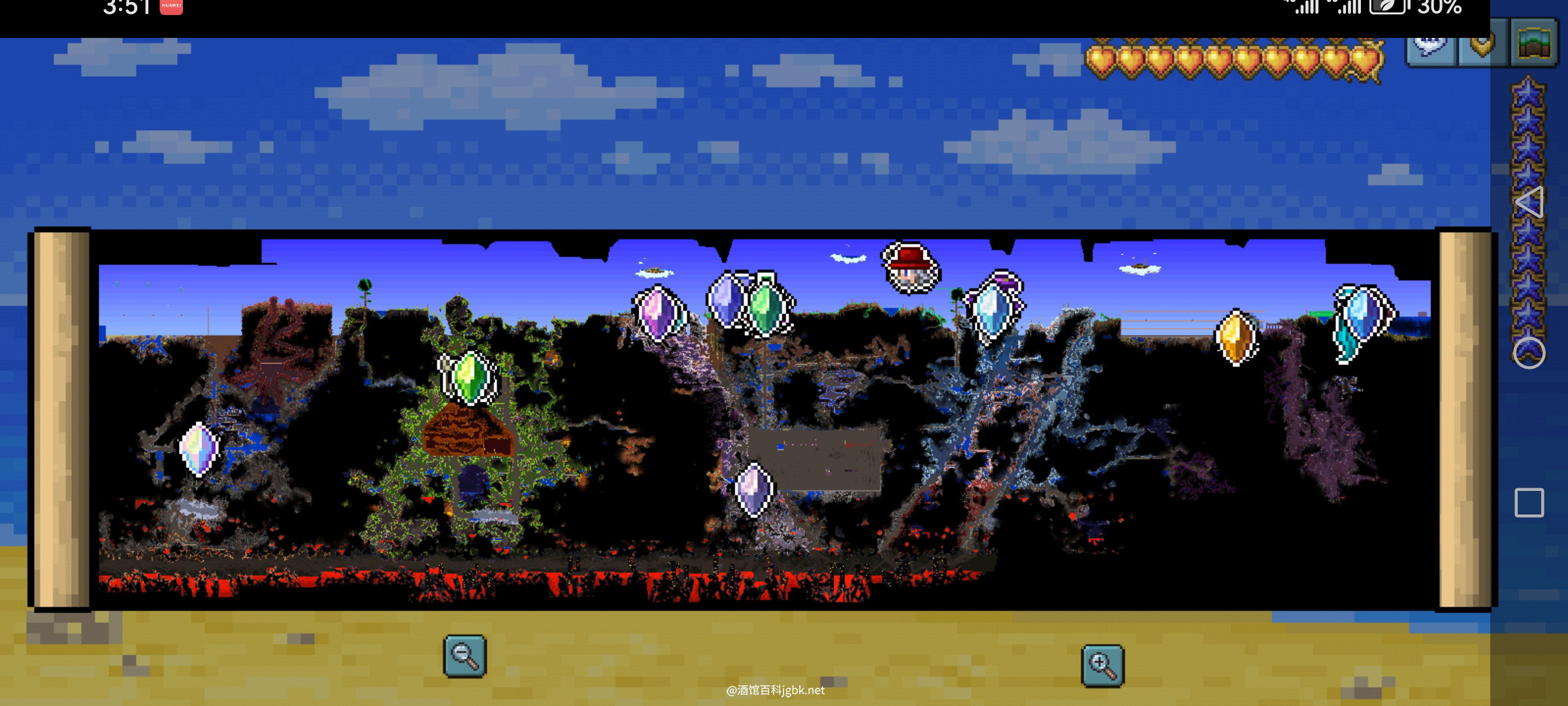This screenshot has width=1568, height=706.
Task: Click the red-hat player head marker
Action: (x=911, y=268)
